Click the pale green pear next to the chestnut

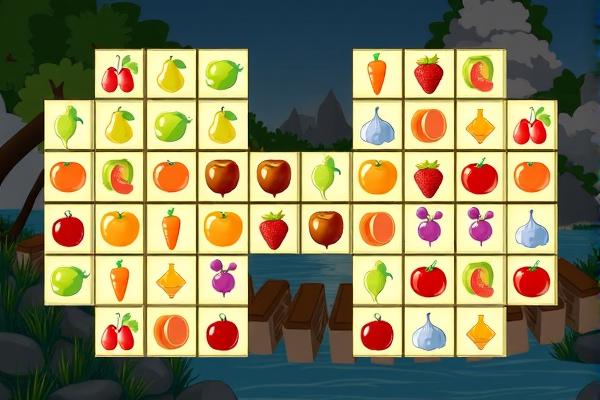coord(325,177)
